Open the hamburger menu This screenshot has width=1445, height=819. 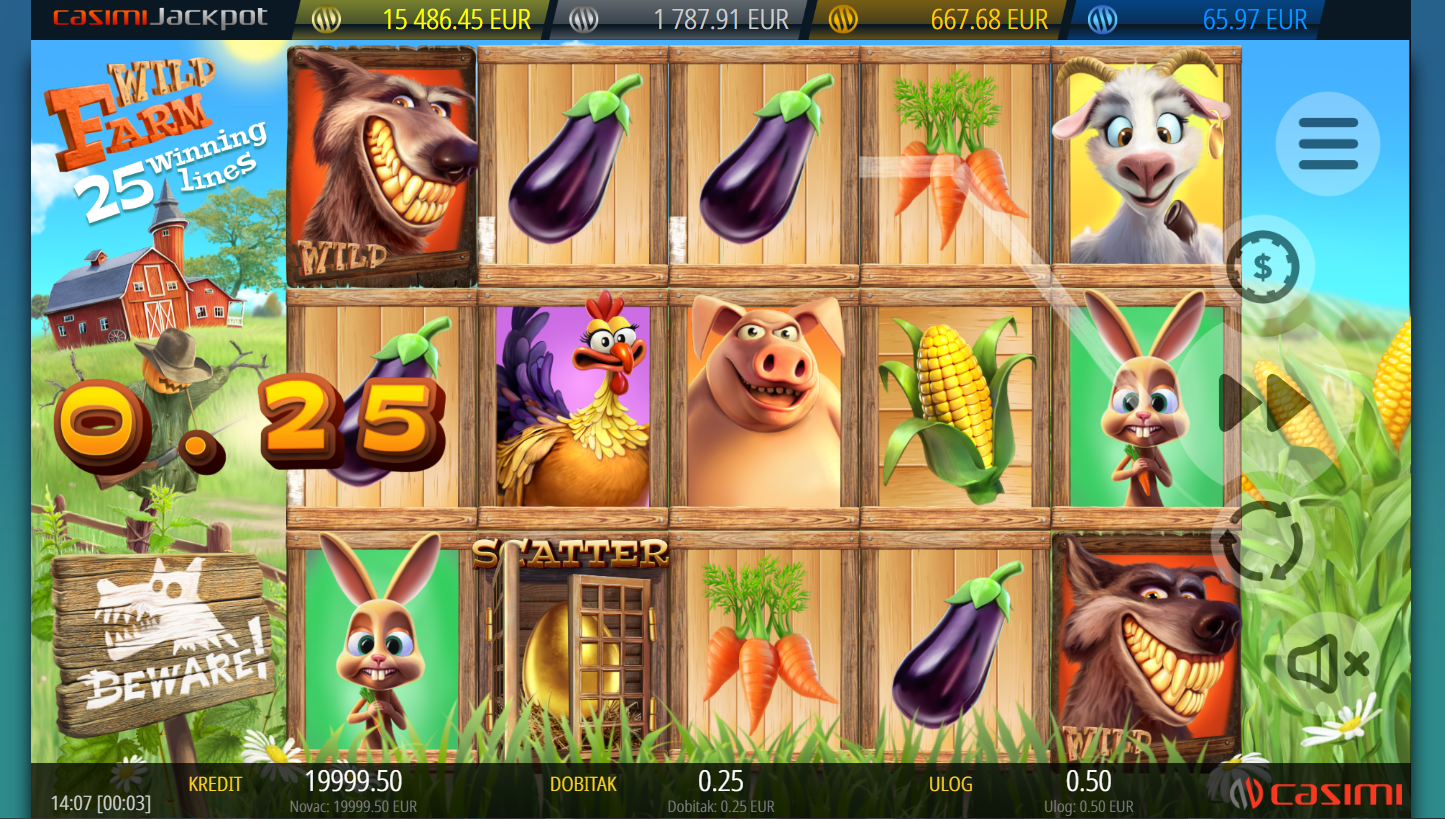coord(1327,144)
